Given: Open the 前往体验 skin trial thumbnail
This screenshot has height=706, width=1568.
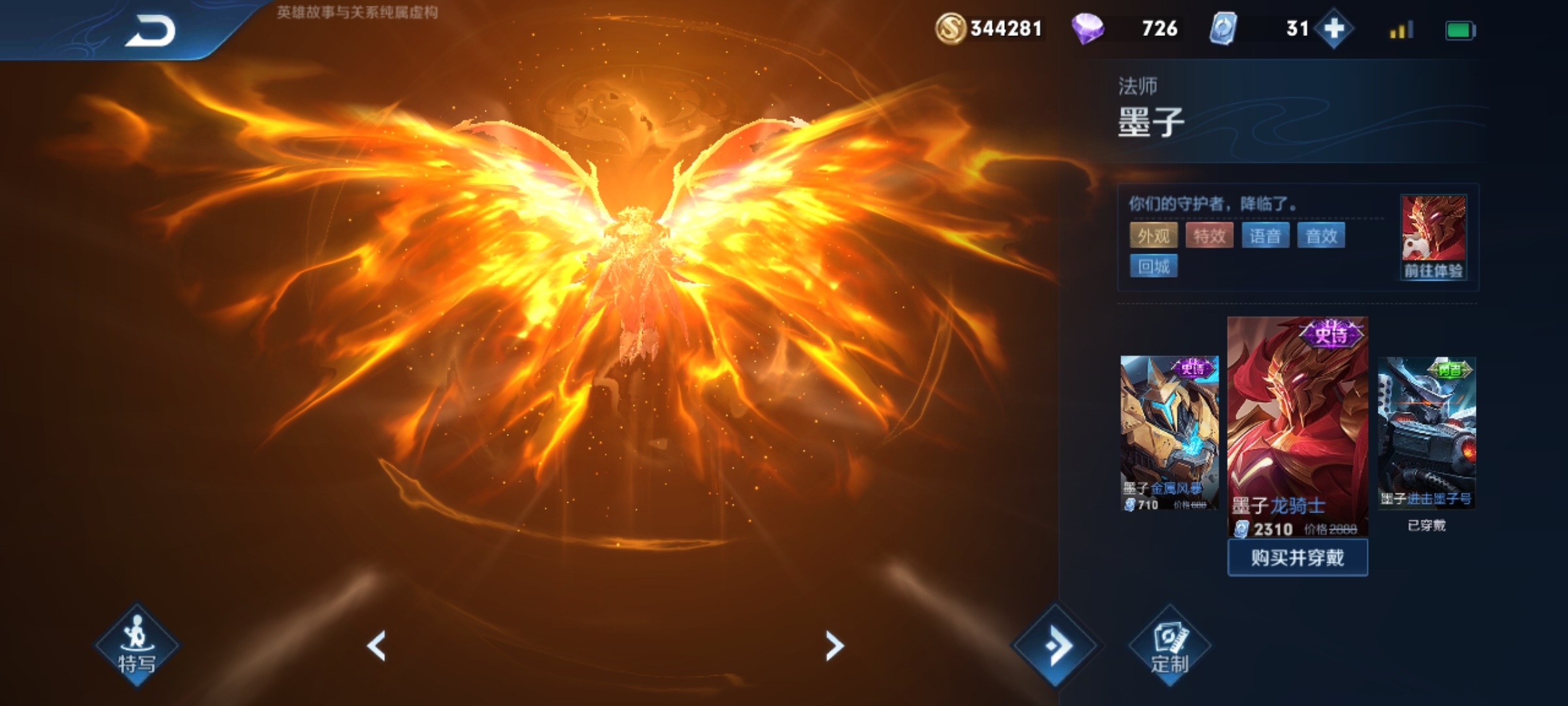Looking at the screenshot, I should [1433, 237].
